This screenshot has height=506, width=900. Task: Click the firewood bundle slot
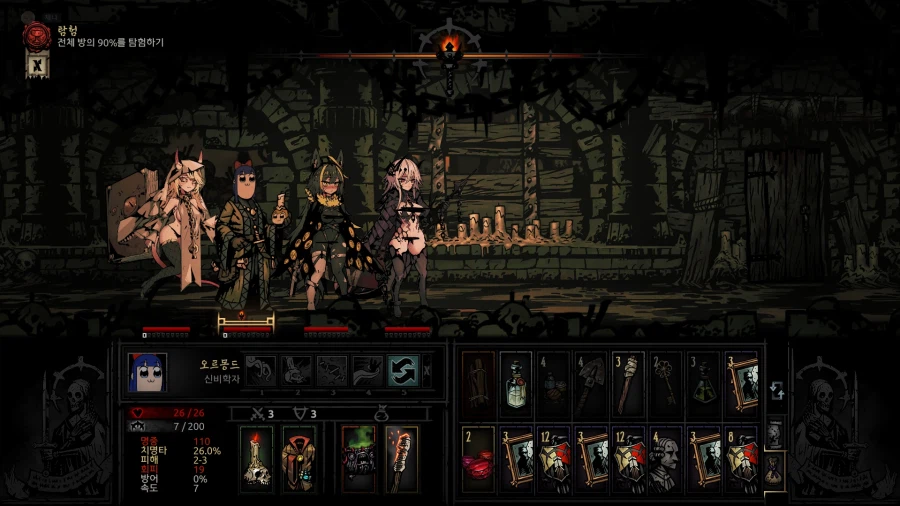coord(478,383)
